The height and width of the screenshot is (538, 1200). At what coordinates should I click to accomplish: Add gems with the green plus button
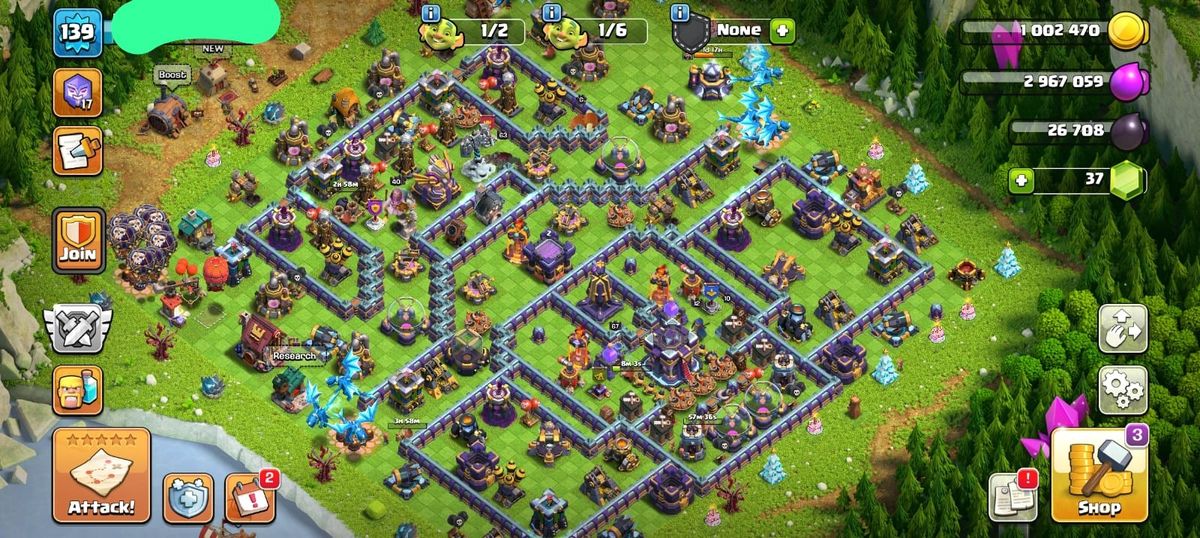[x=1021, y=180]
